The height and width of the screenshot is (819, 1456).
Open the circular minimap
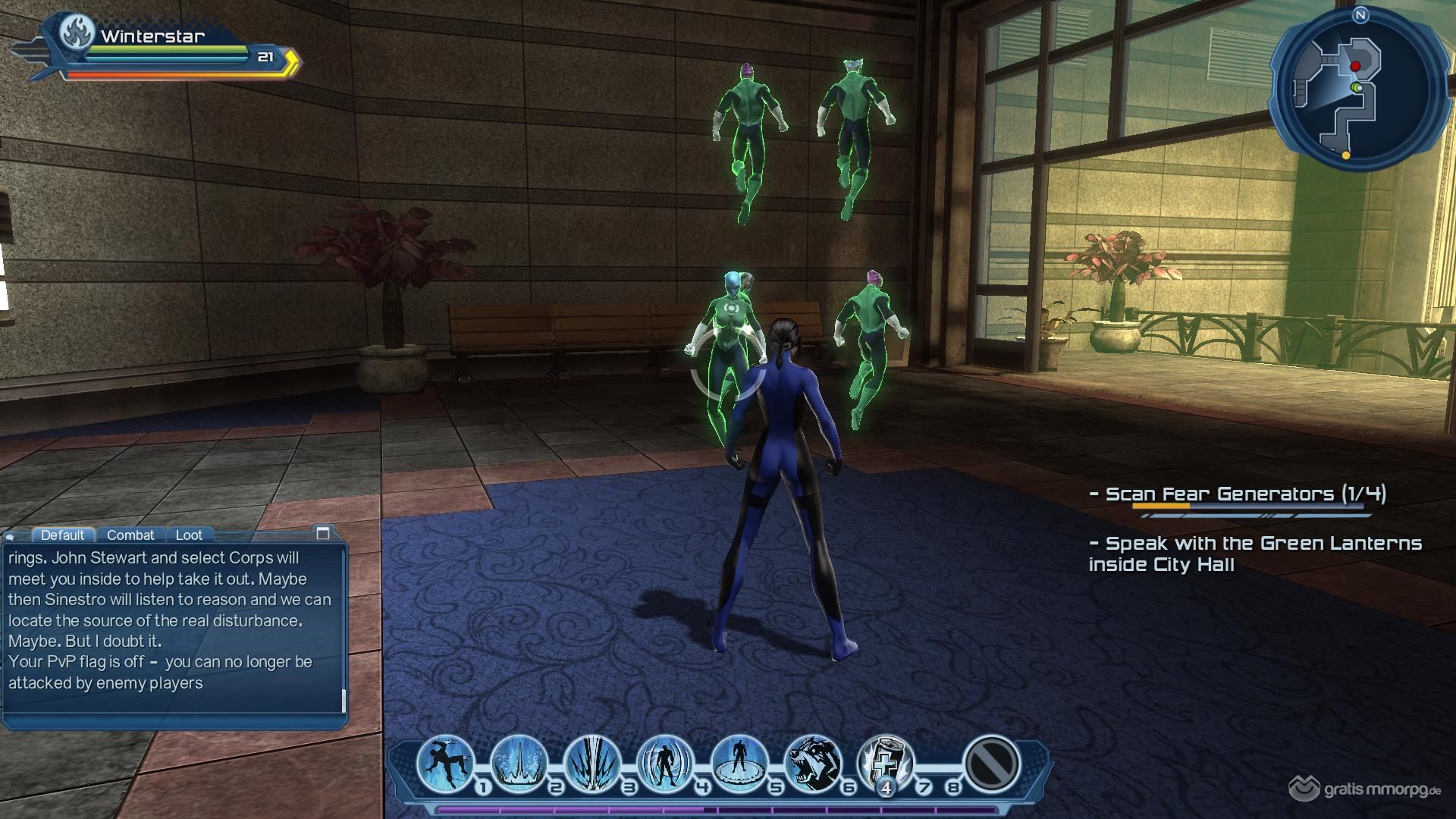pos(1351,89)
